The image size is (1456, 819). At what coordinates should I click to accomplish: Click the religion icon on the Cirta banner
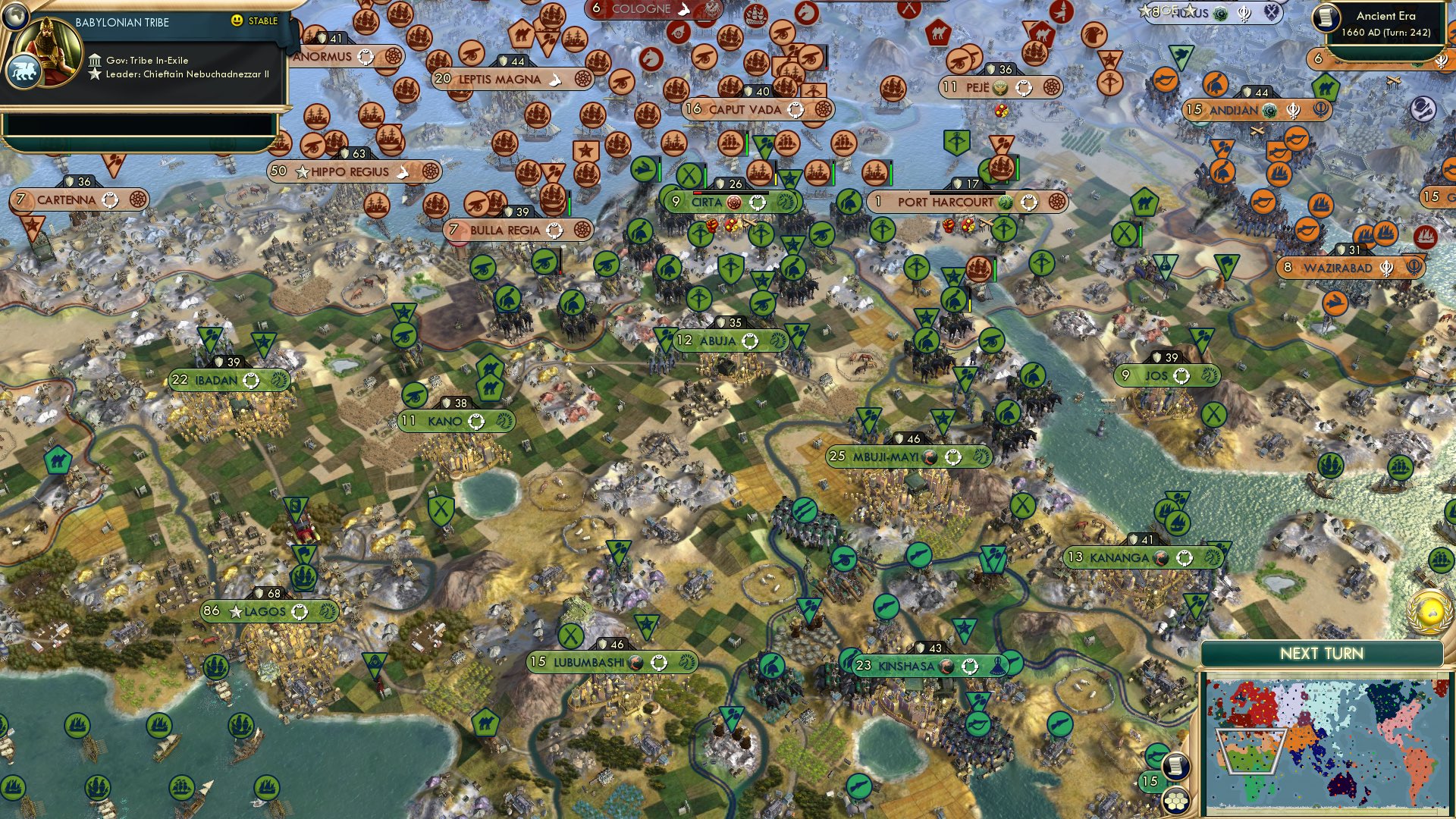[734, 203]
